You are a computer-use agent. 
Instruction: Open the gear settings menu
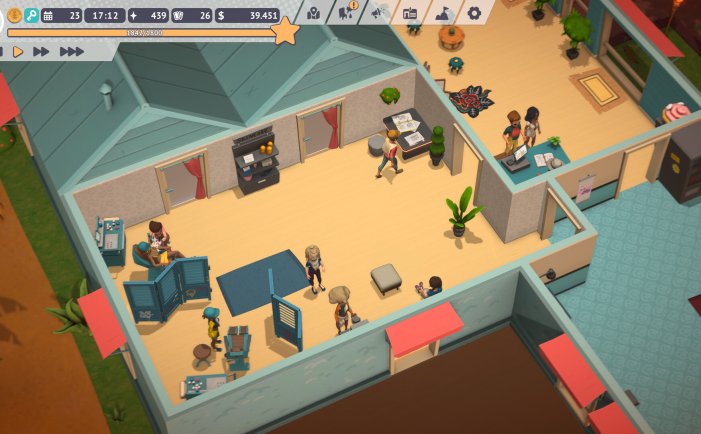(474, 13)
